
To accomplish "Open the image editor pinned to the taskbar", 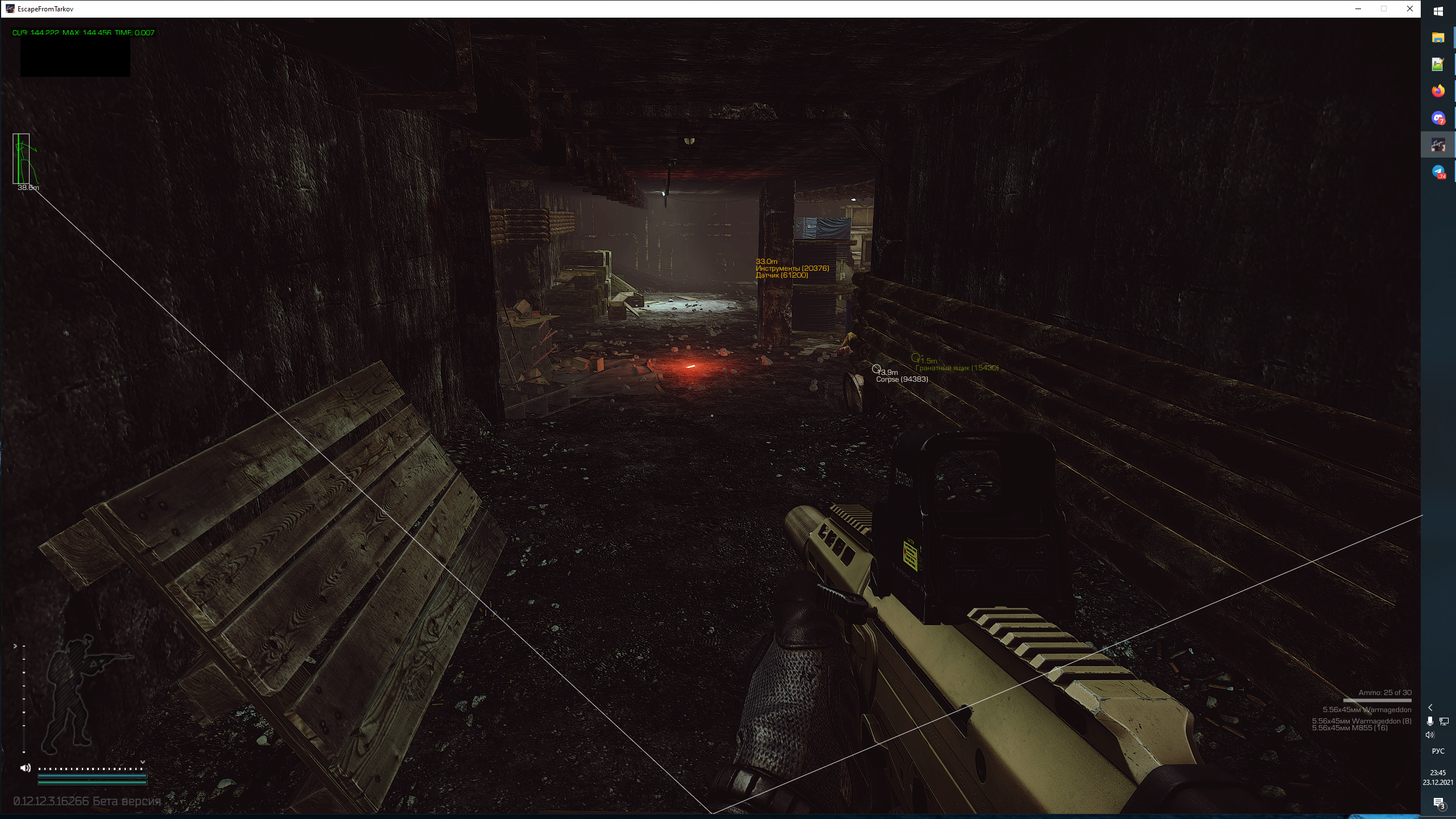I will point(1437,64).
